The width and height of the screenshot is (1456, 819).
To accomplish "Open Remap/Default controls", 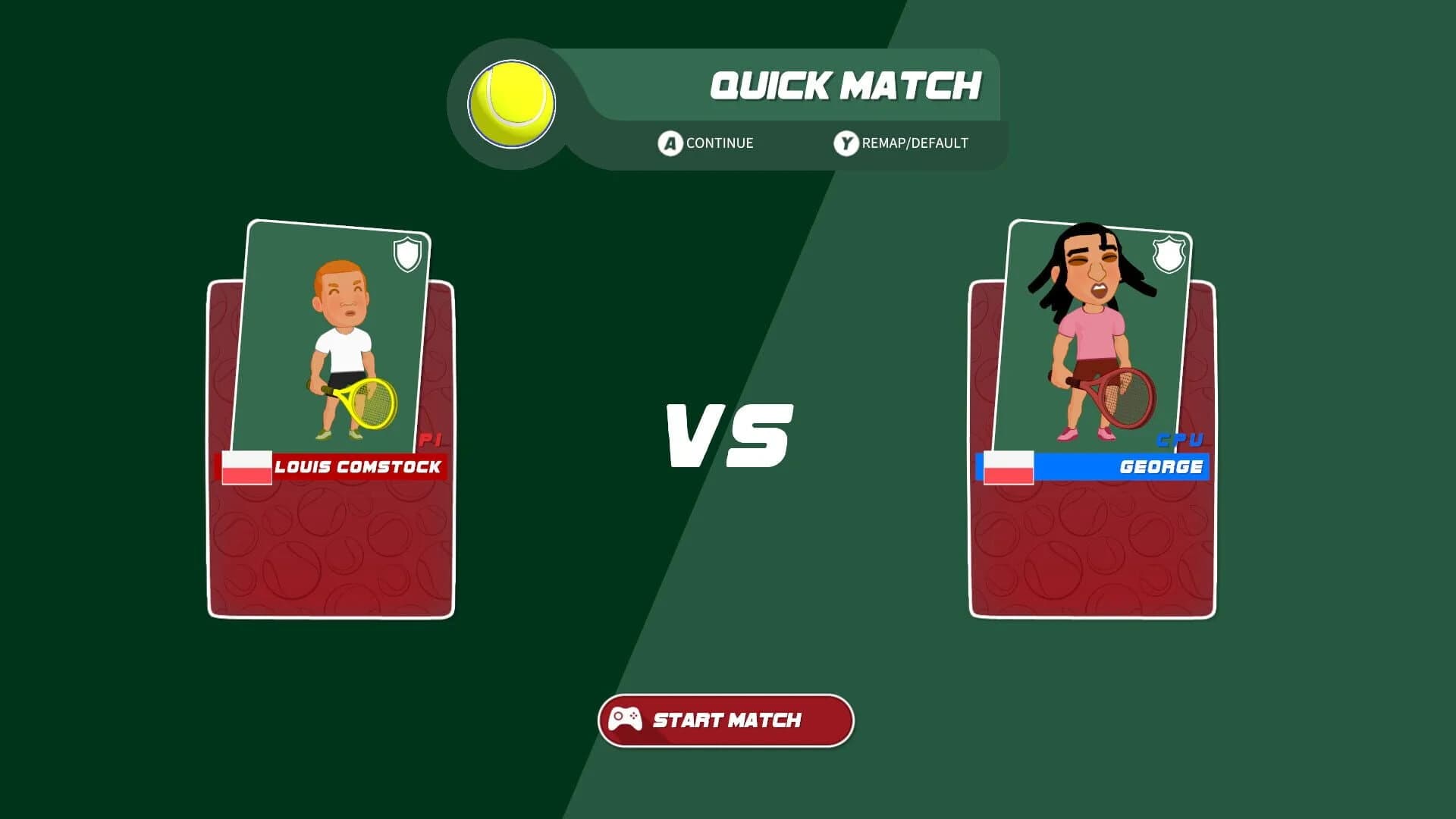I will [906, 143].
